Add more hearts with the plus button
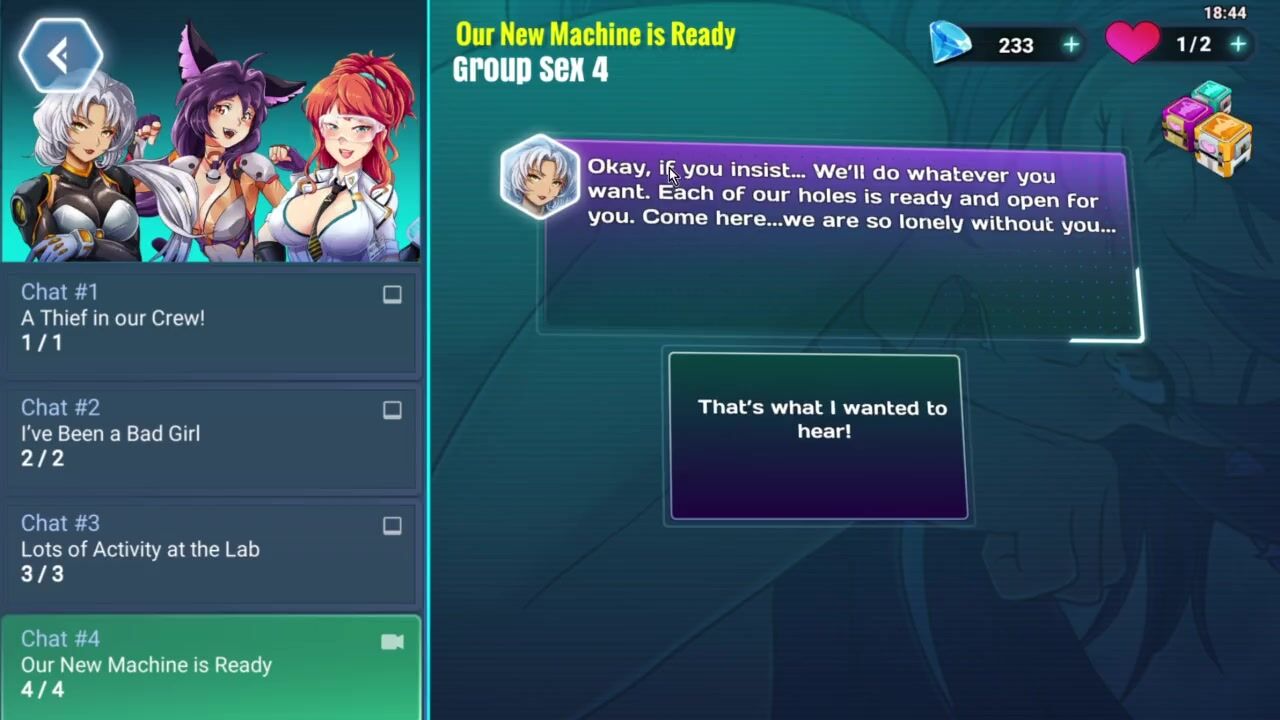Viewport: 1280px width, 720px height. 1238,45
